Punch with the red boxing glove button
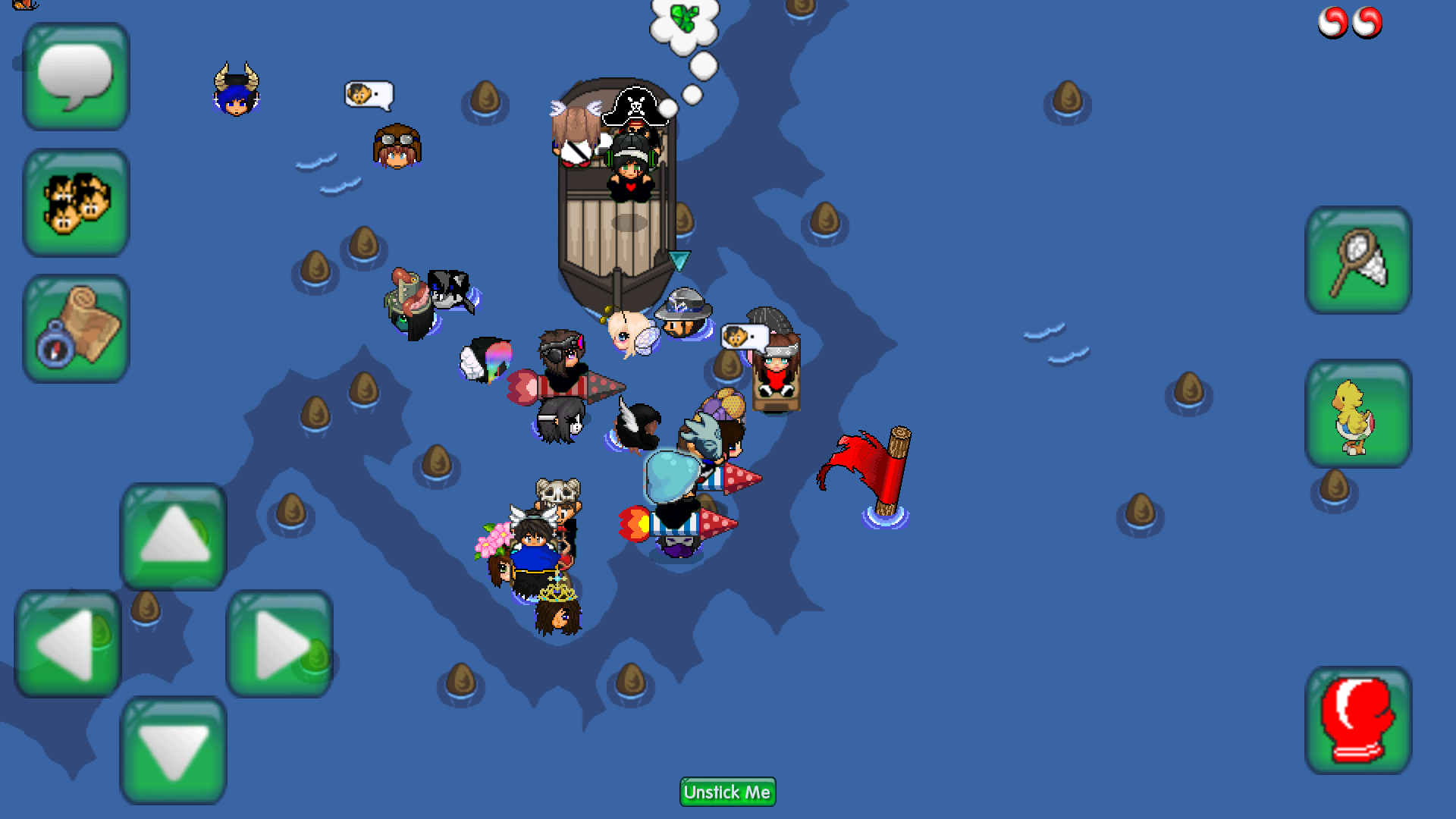This screenshot has height=819, width=1456. tap(1358, 720)
